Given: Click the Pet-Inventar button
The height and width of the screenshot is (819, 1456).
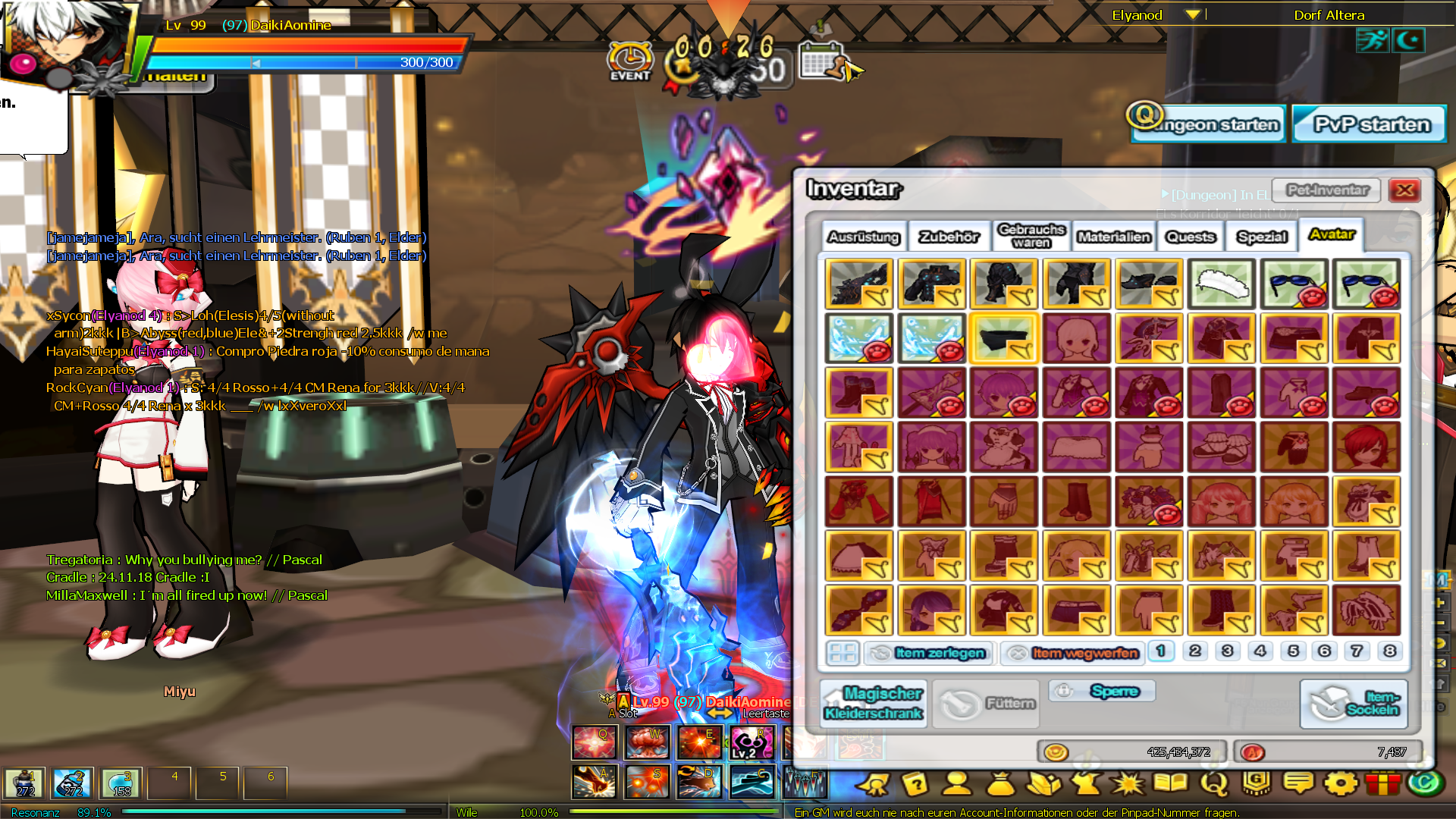Looking at the screenshot, I should pos(1328,190).
